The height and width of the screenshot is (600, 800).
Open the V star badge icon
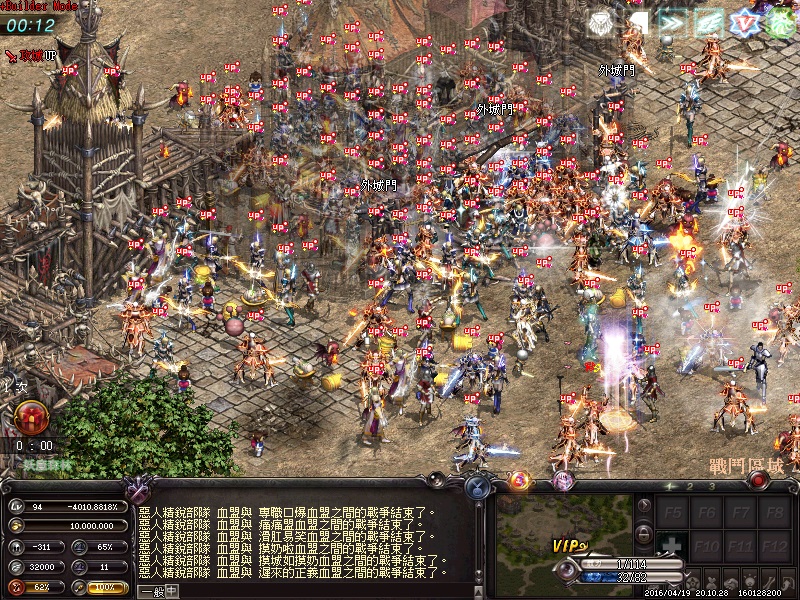click(x=744, y=24)
